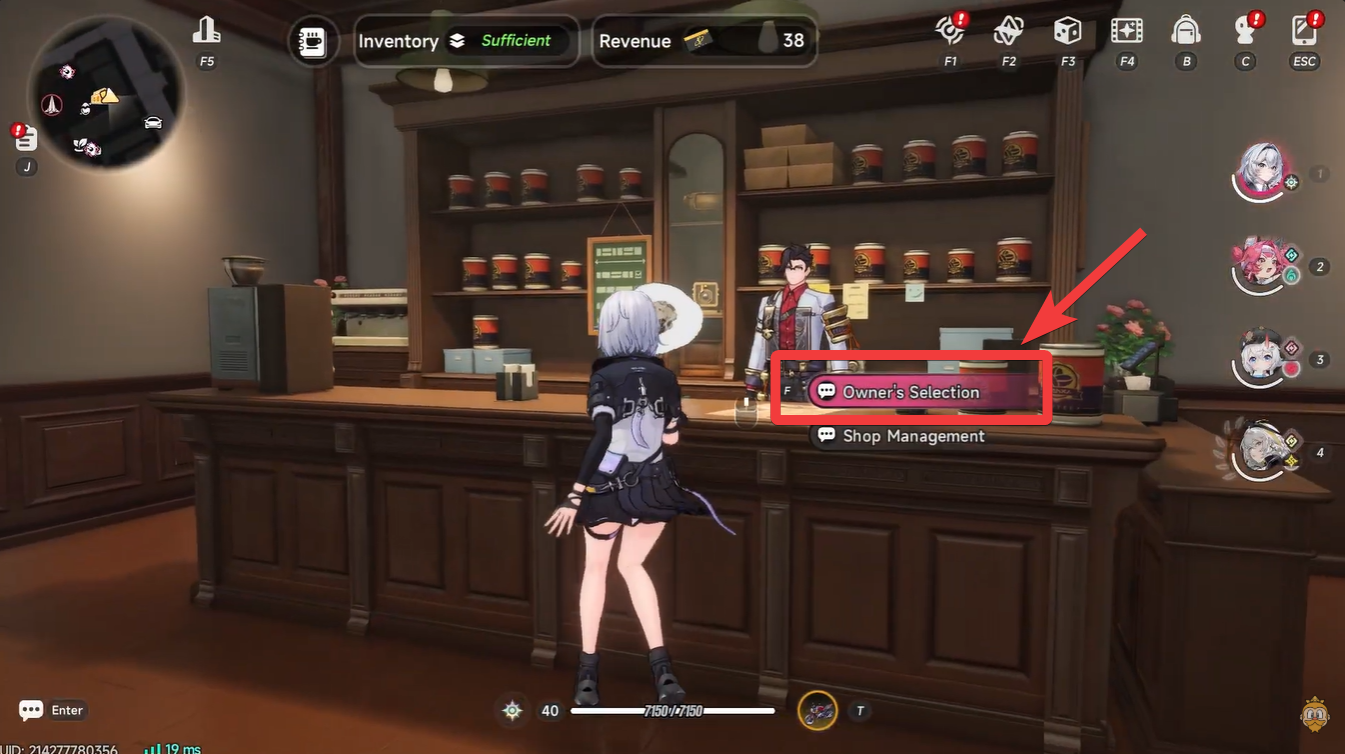Open the coffee menu journal icon
The width and height of the screenshot is (1345, 754).
[312, 41]
